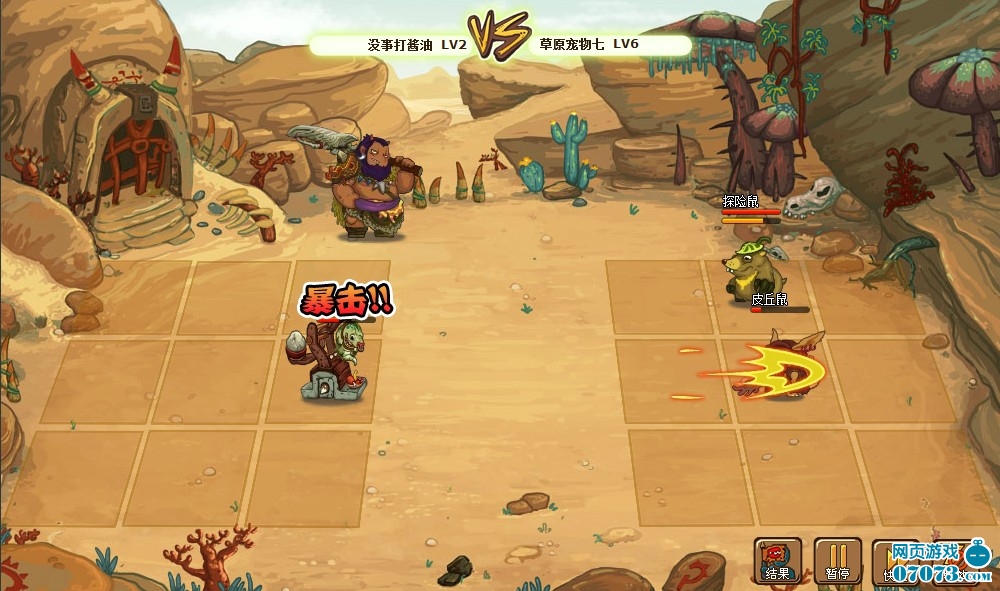Pause the battle with the 暂停 button
Screen dimensions: 1000x591
click(837, 561)
